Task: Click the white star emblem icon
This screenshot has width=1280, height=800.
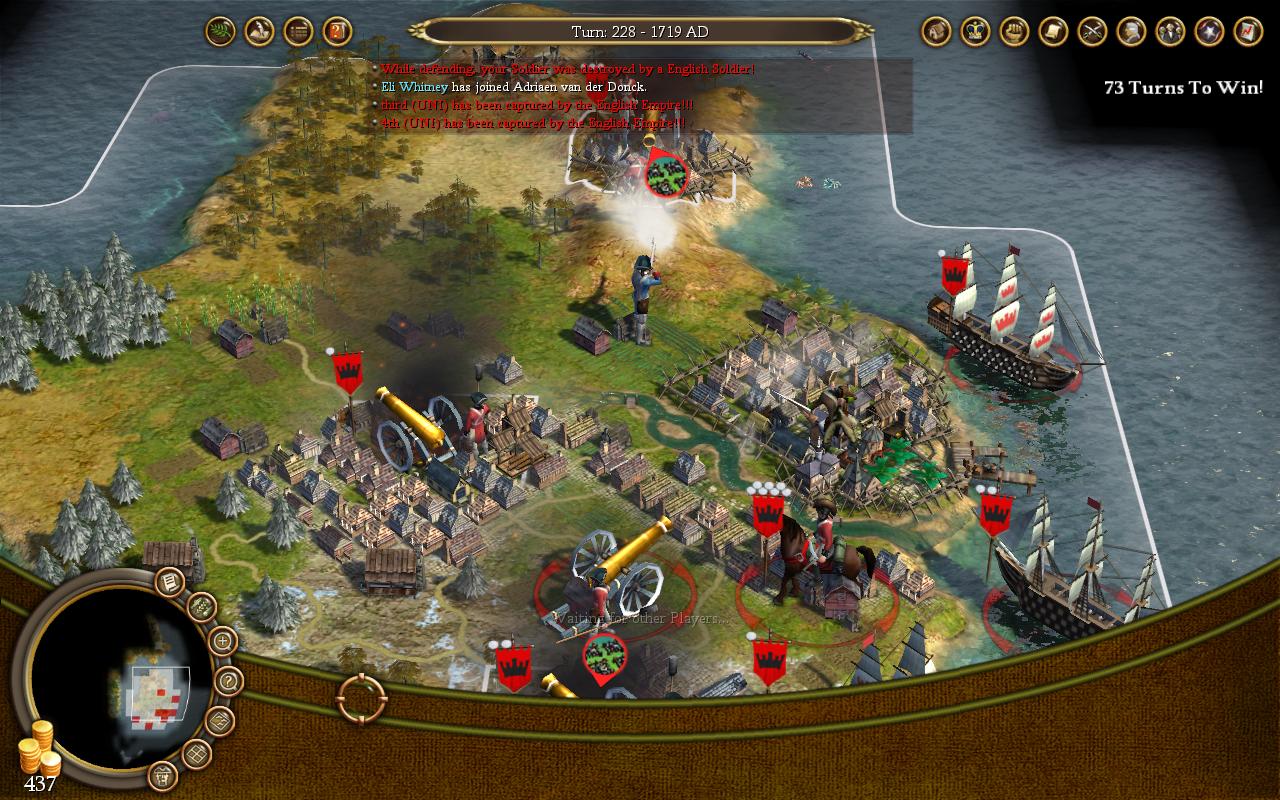Action: pyautogui.click(x=1209, y=32)
